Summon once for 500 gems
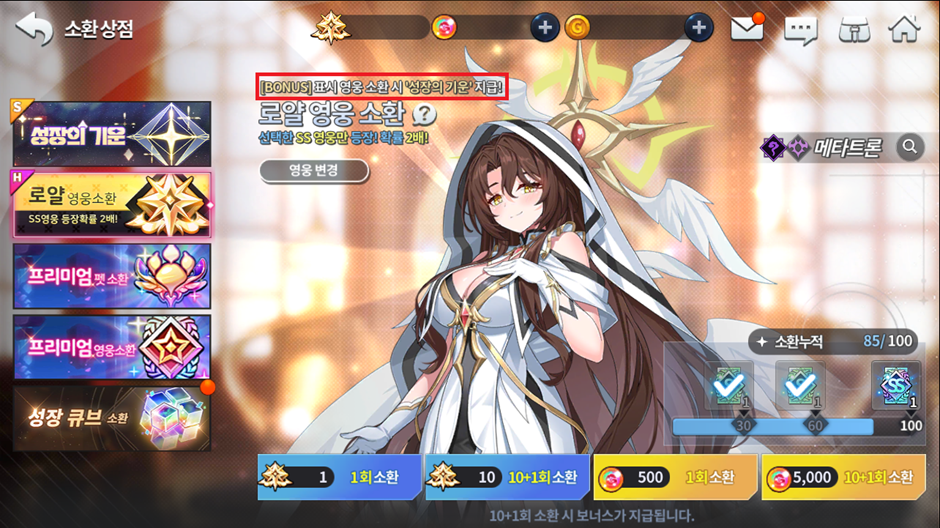The height and width of the screenshot is (528, 940). [675, 477]
